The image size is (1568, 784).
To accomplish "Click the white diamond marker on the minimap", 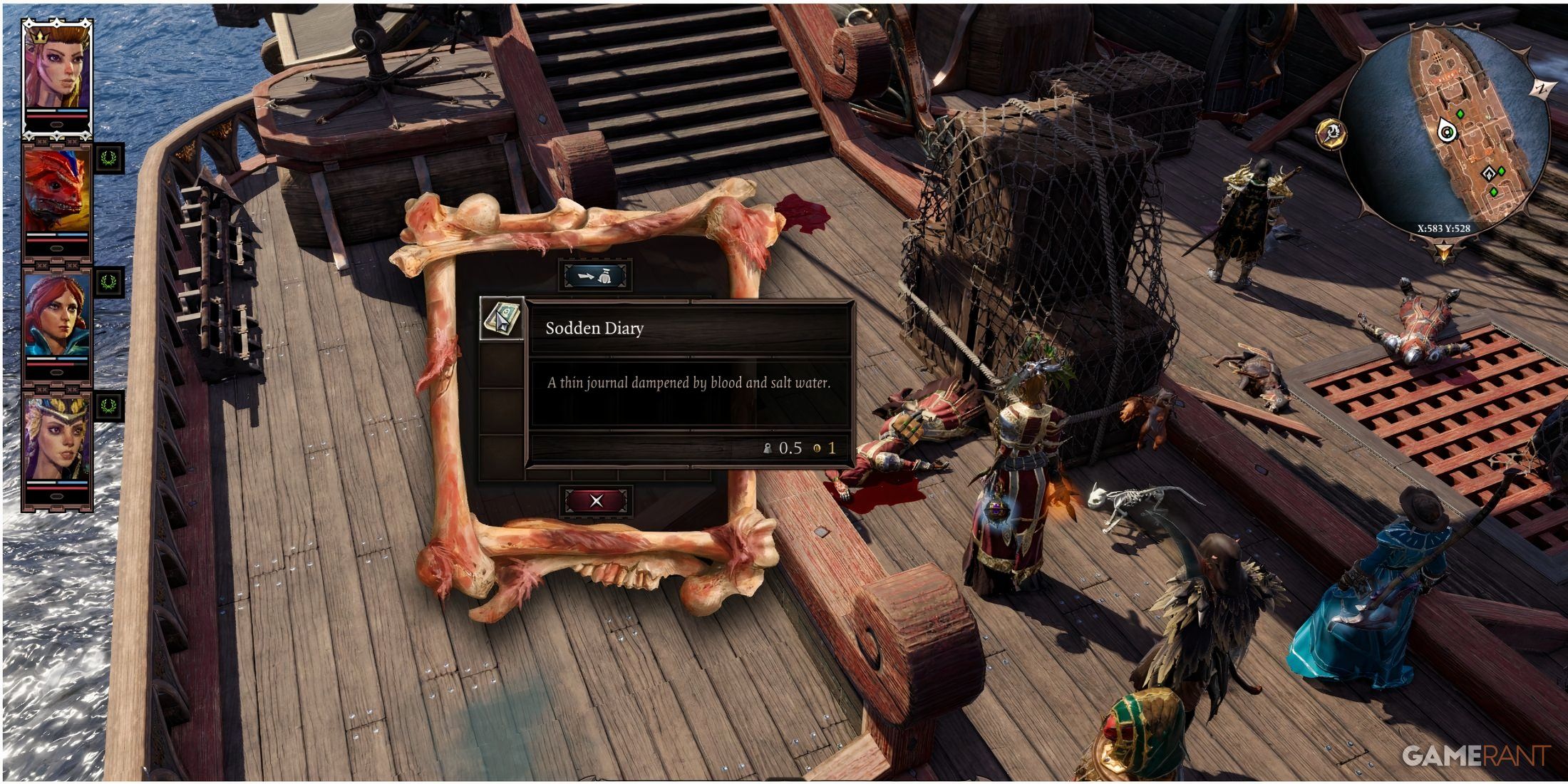I will click(x=1488, y=173).
